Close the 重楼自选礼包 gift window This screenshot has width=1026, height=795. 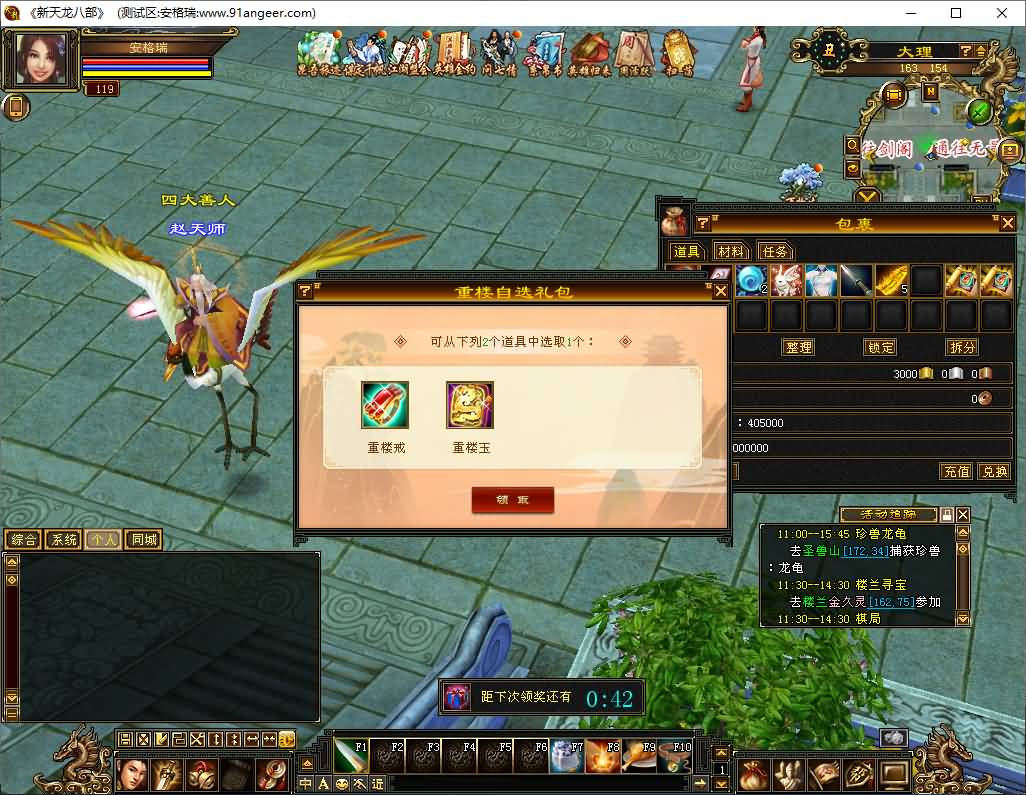pyautogui.click(x=720, y=291)
